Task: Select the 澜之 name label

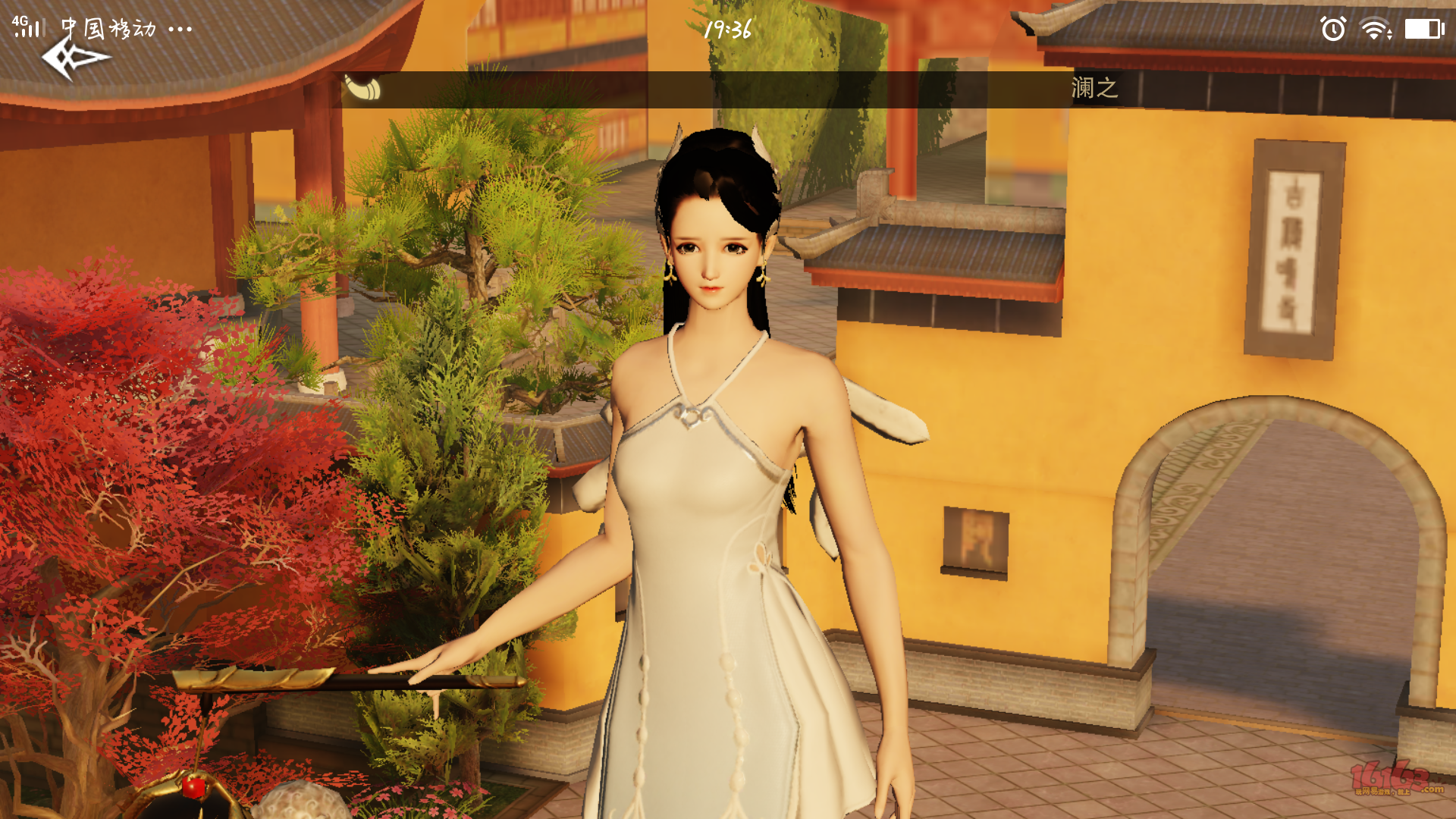Action: click(1094, 88)
